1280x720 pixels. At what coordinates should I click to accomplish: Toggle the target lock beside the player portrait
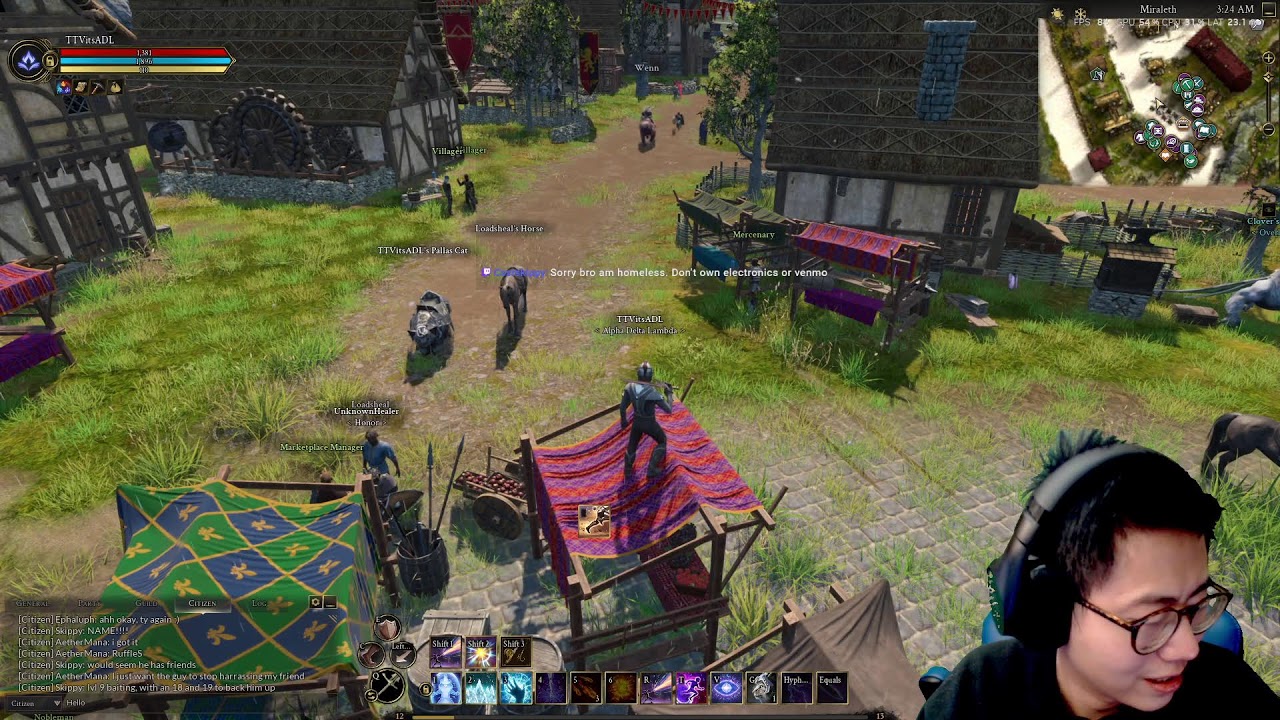click(x=50, y=61)
